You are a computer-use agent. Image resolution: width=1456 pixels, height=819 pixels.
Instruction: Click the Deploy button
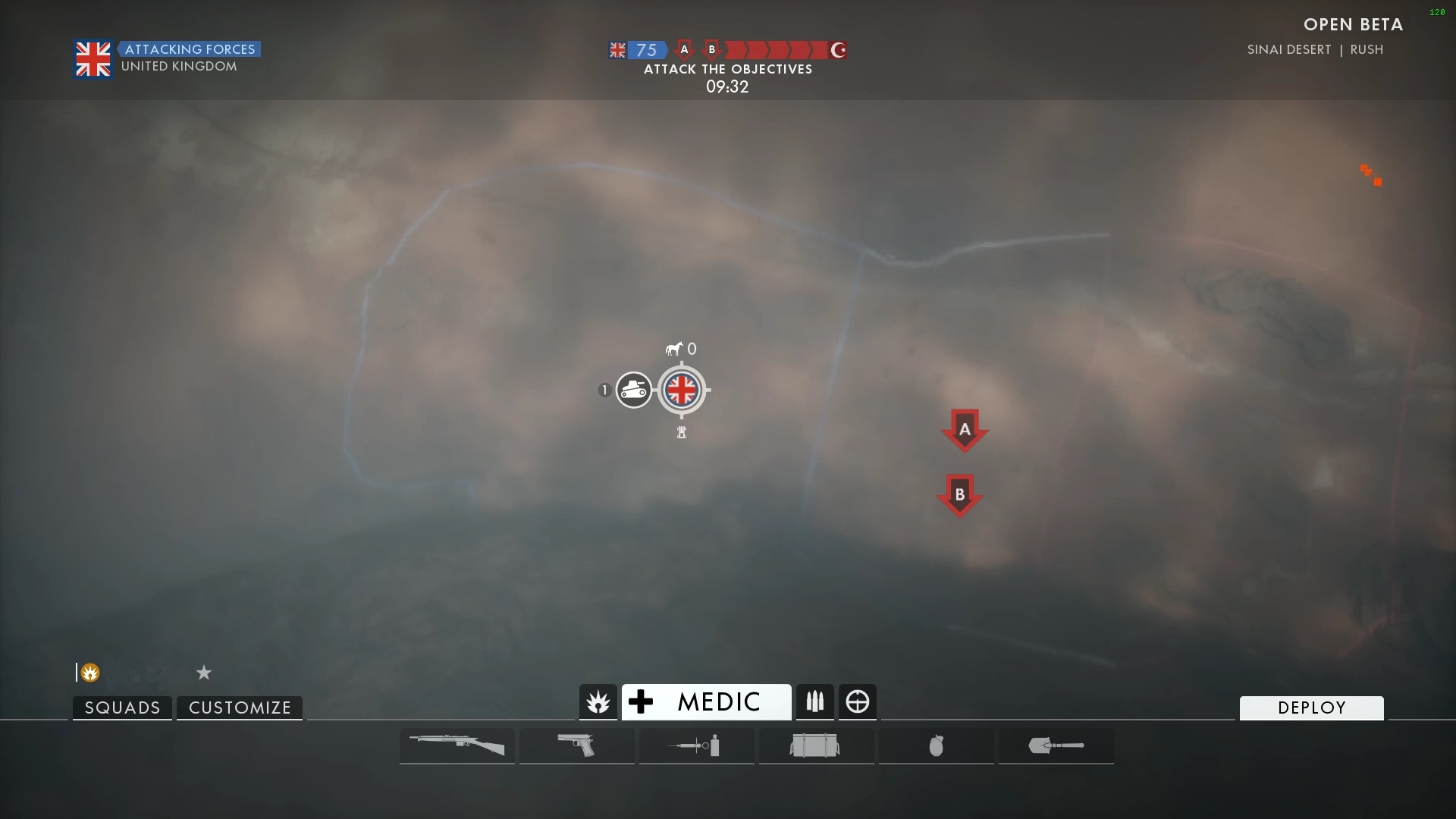click(1311, 708)
